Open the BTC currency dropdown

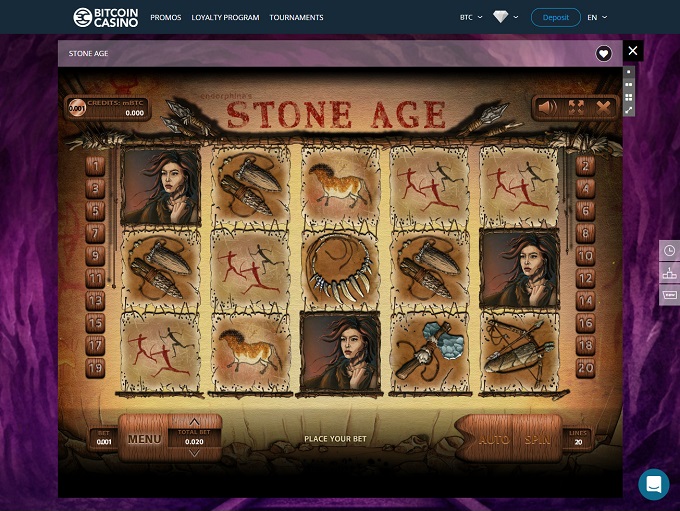pos(471,18)
